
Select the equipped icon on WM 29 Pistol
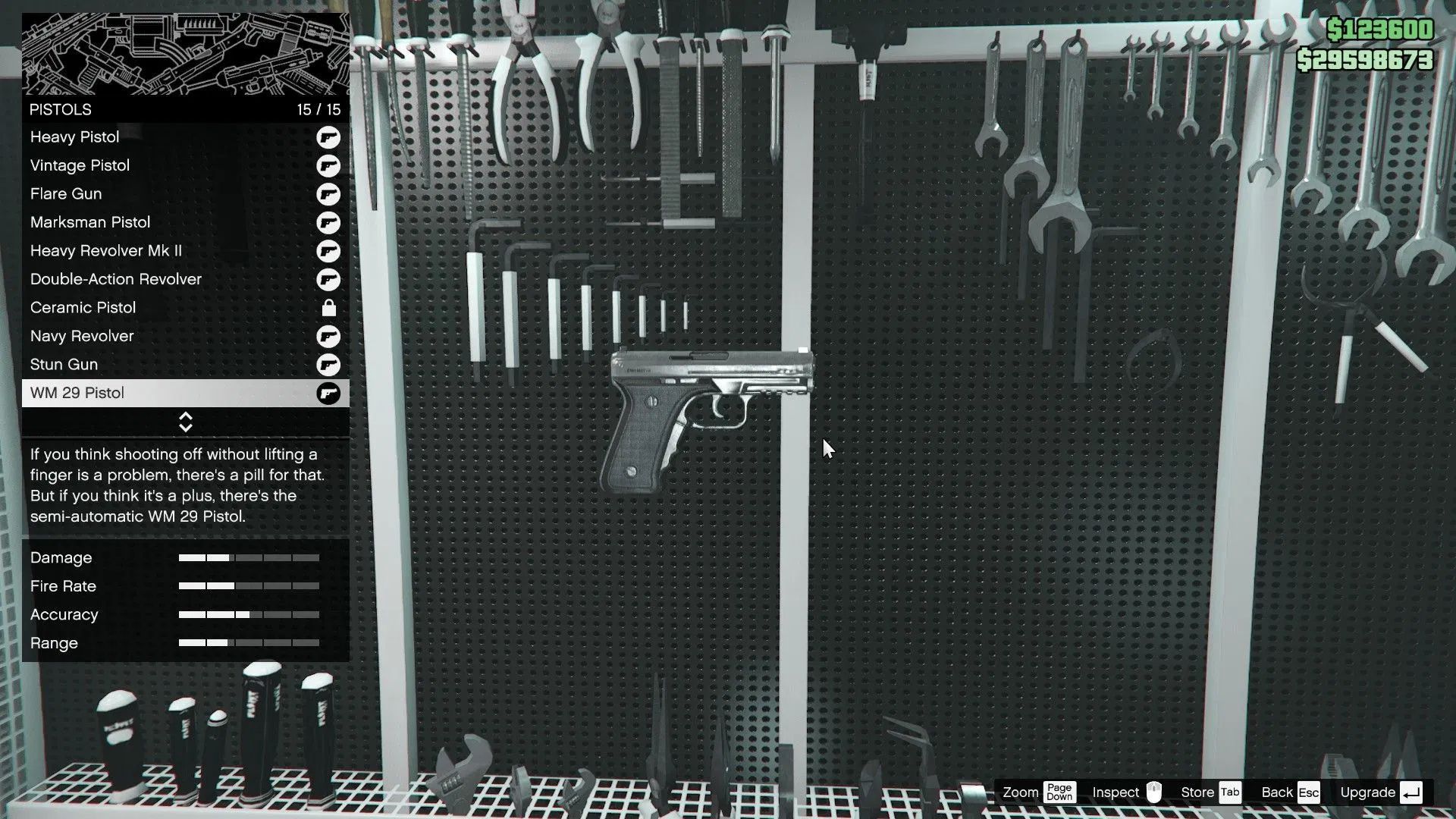coord(328,393)
